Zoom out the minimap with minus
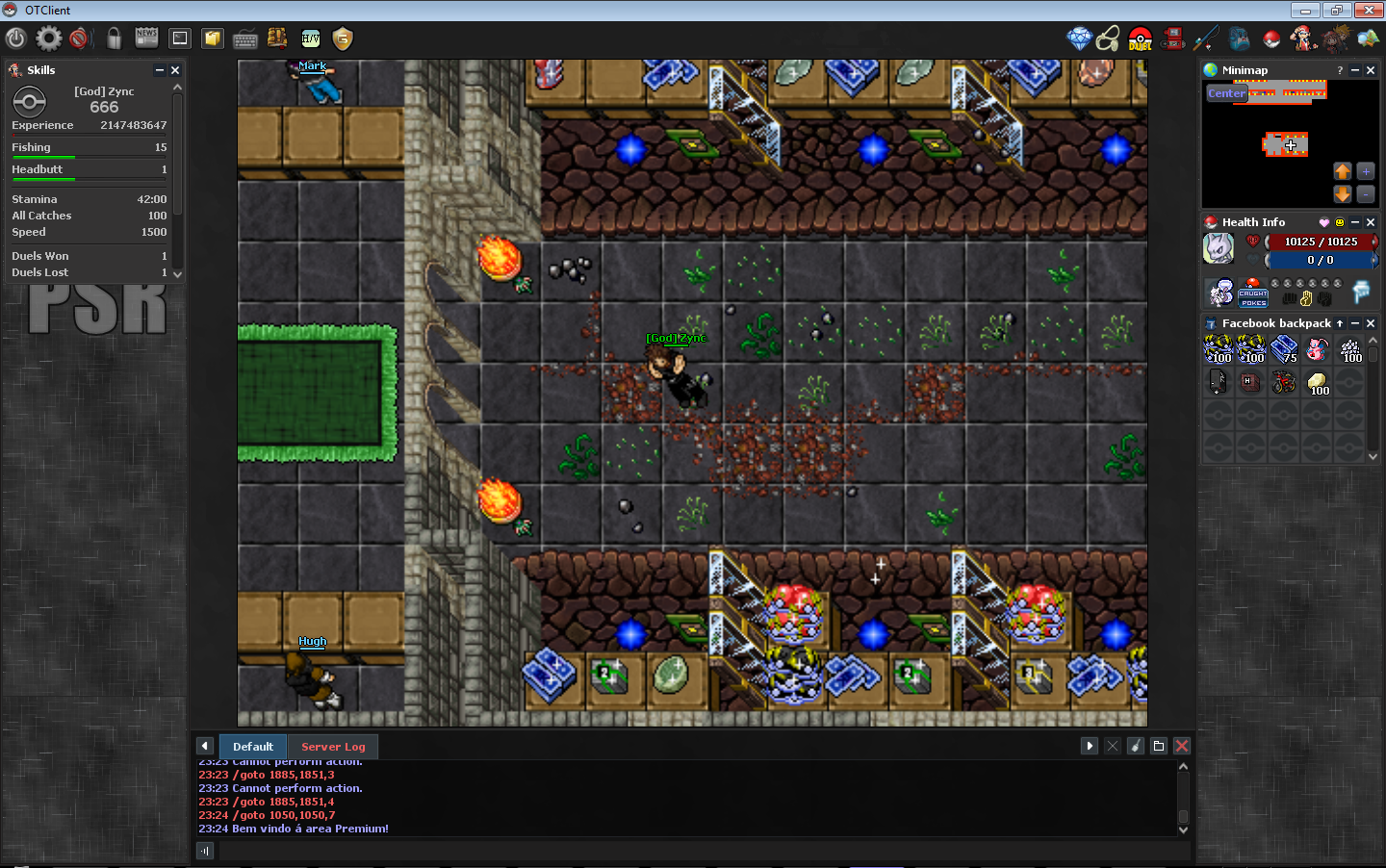 [1366, 193]
